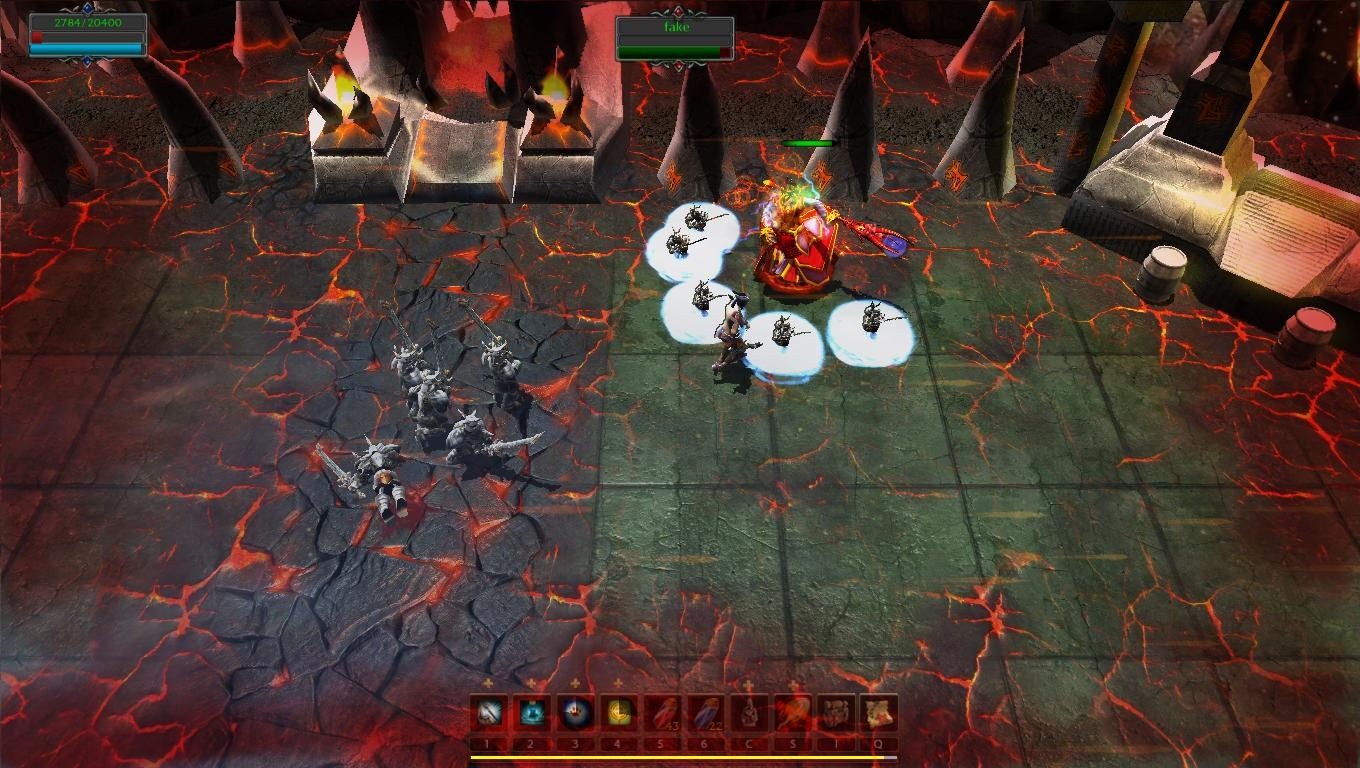This screenshot has height=768, width=1360.
Task: Open the inventory backpack via the I icon
Action: 835,713
